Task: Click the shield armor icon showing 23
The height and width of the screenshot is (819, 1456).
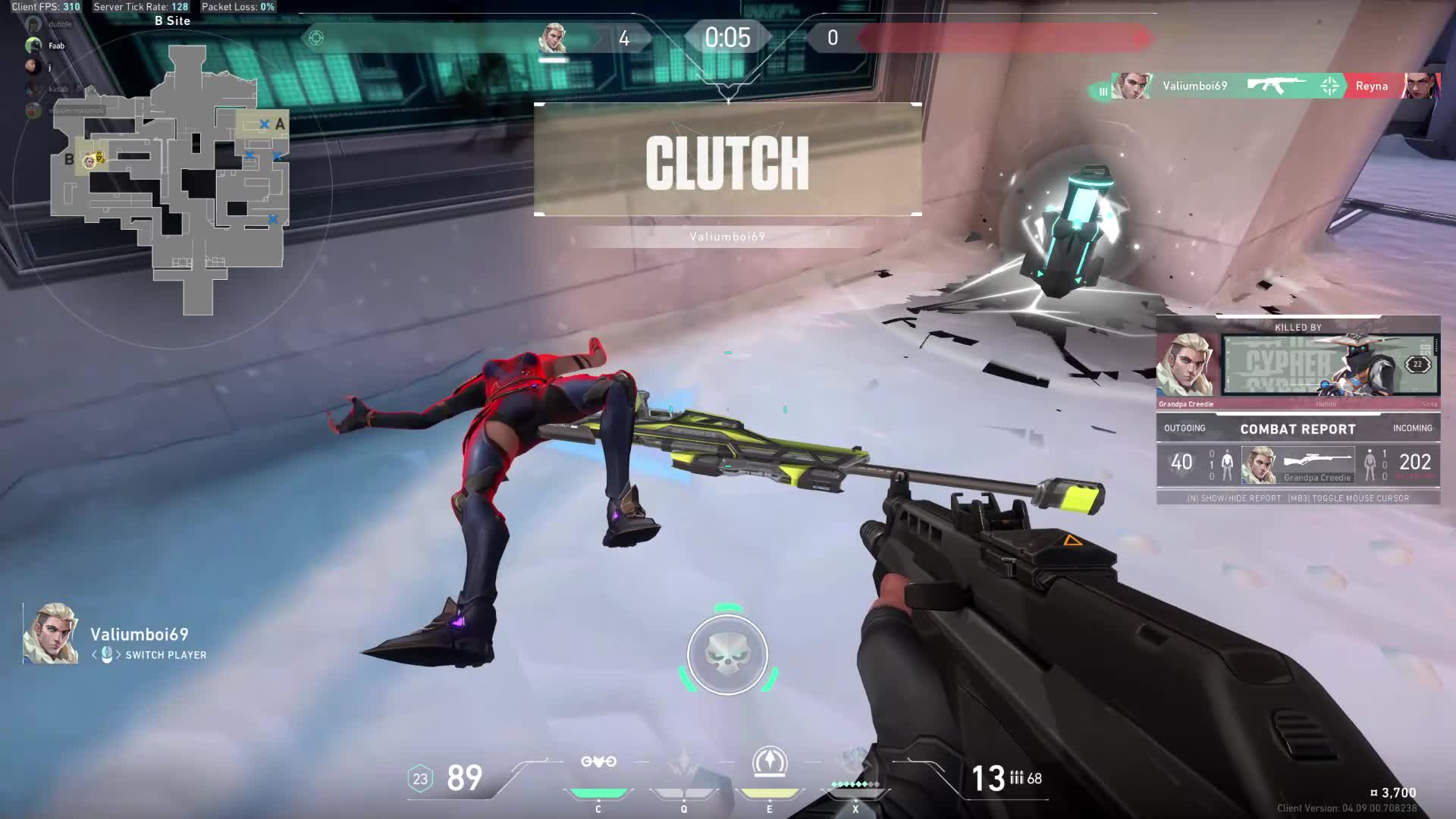Action: click(420, 779)
